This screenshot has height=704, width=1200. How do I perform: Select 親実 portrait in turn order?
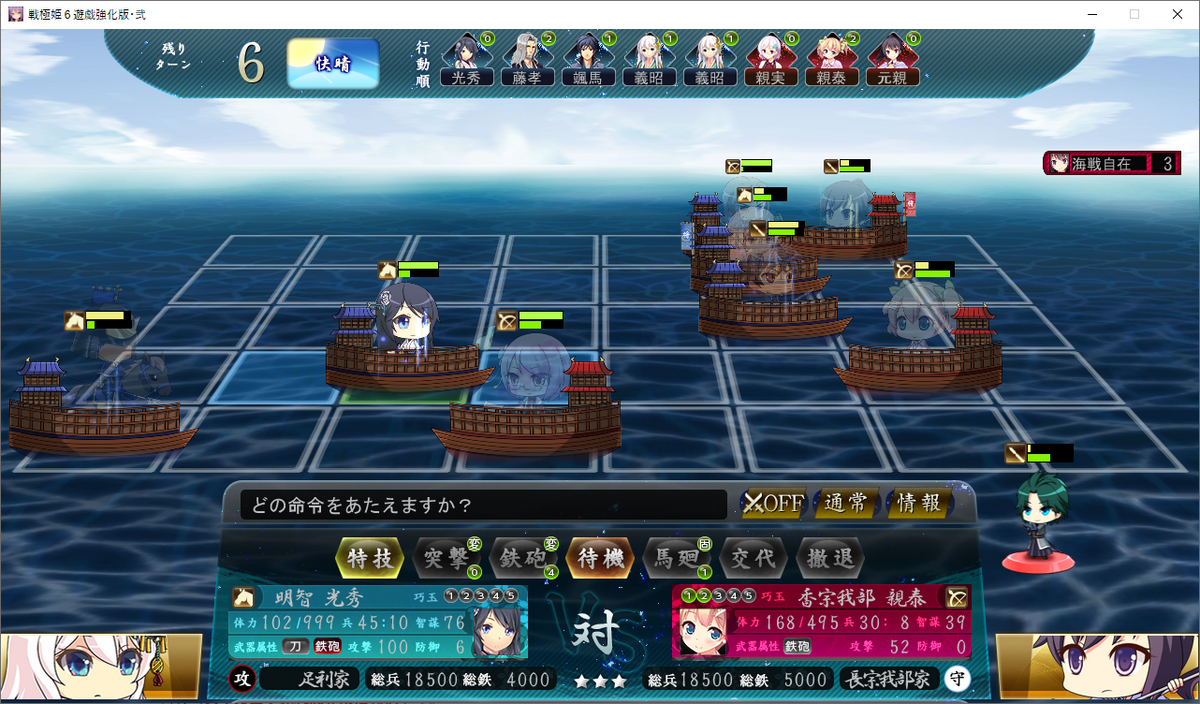click(771, 62)
